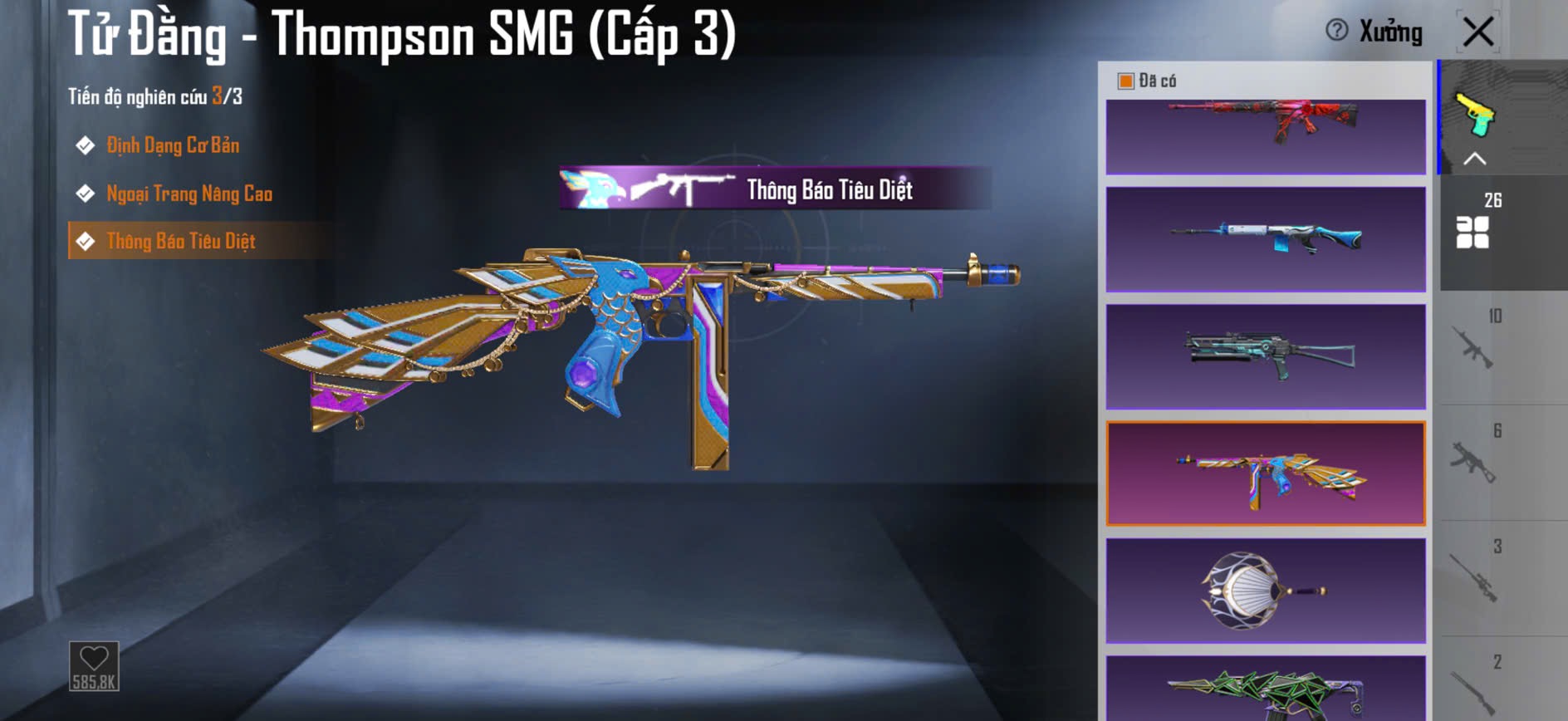Collapse the category list with up arrow

tap(1474, 159)
